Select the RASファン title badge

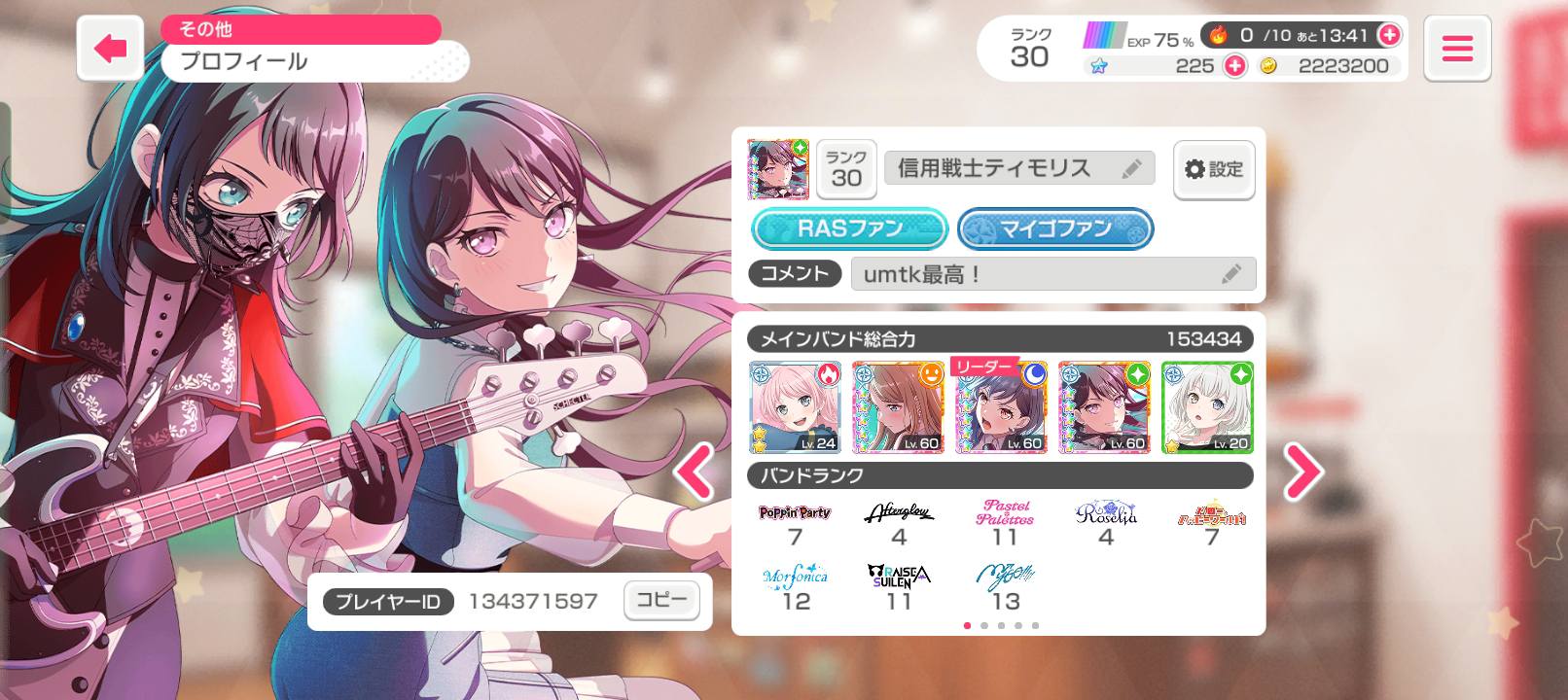pos(850,229)
